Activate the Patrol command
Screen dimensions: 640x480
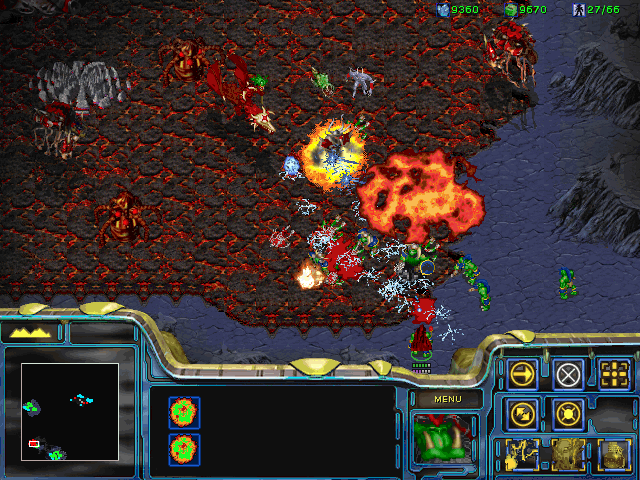tap(523, 412)
